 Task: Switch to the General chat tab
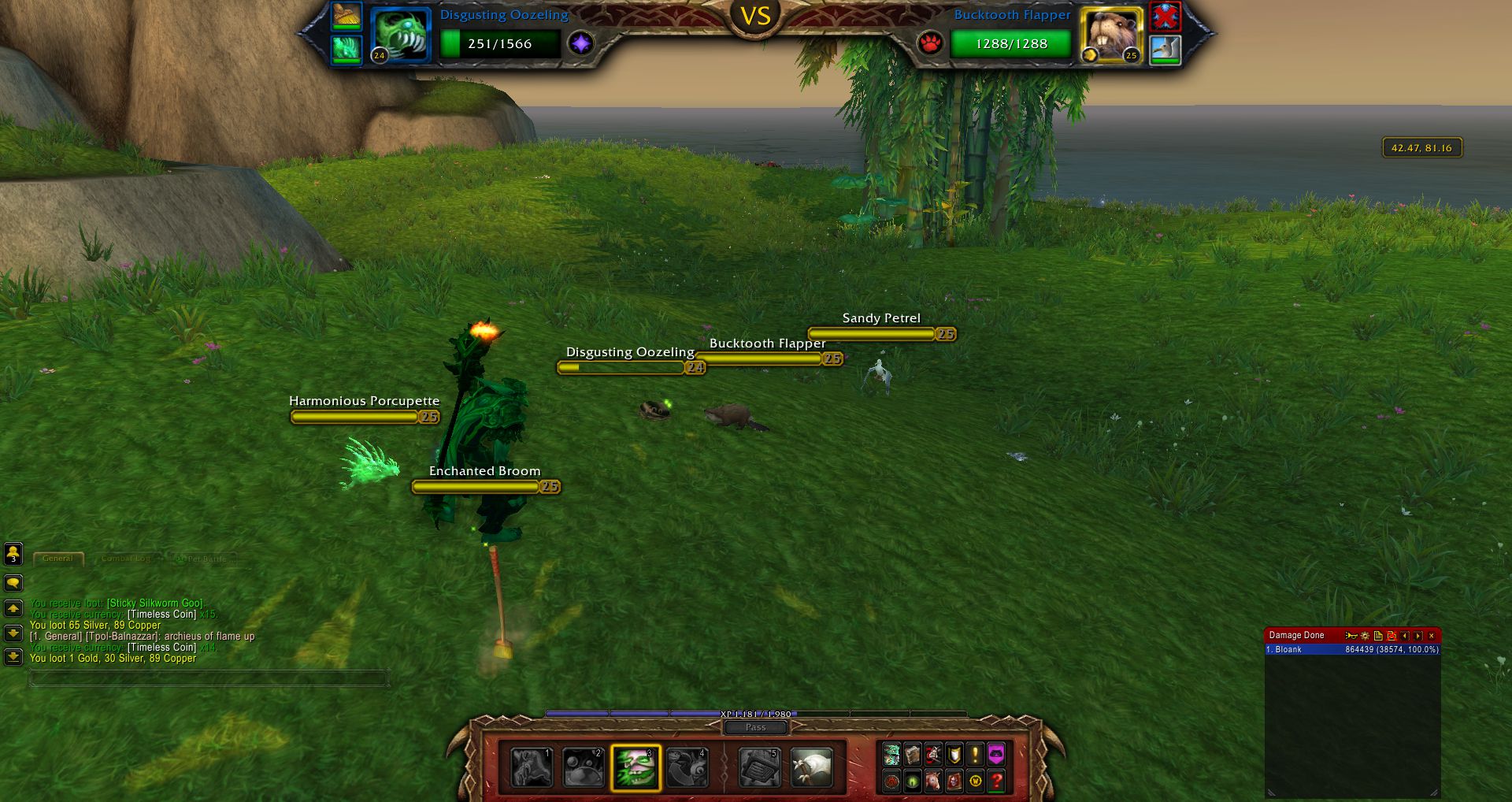[58, 559]
